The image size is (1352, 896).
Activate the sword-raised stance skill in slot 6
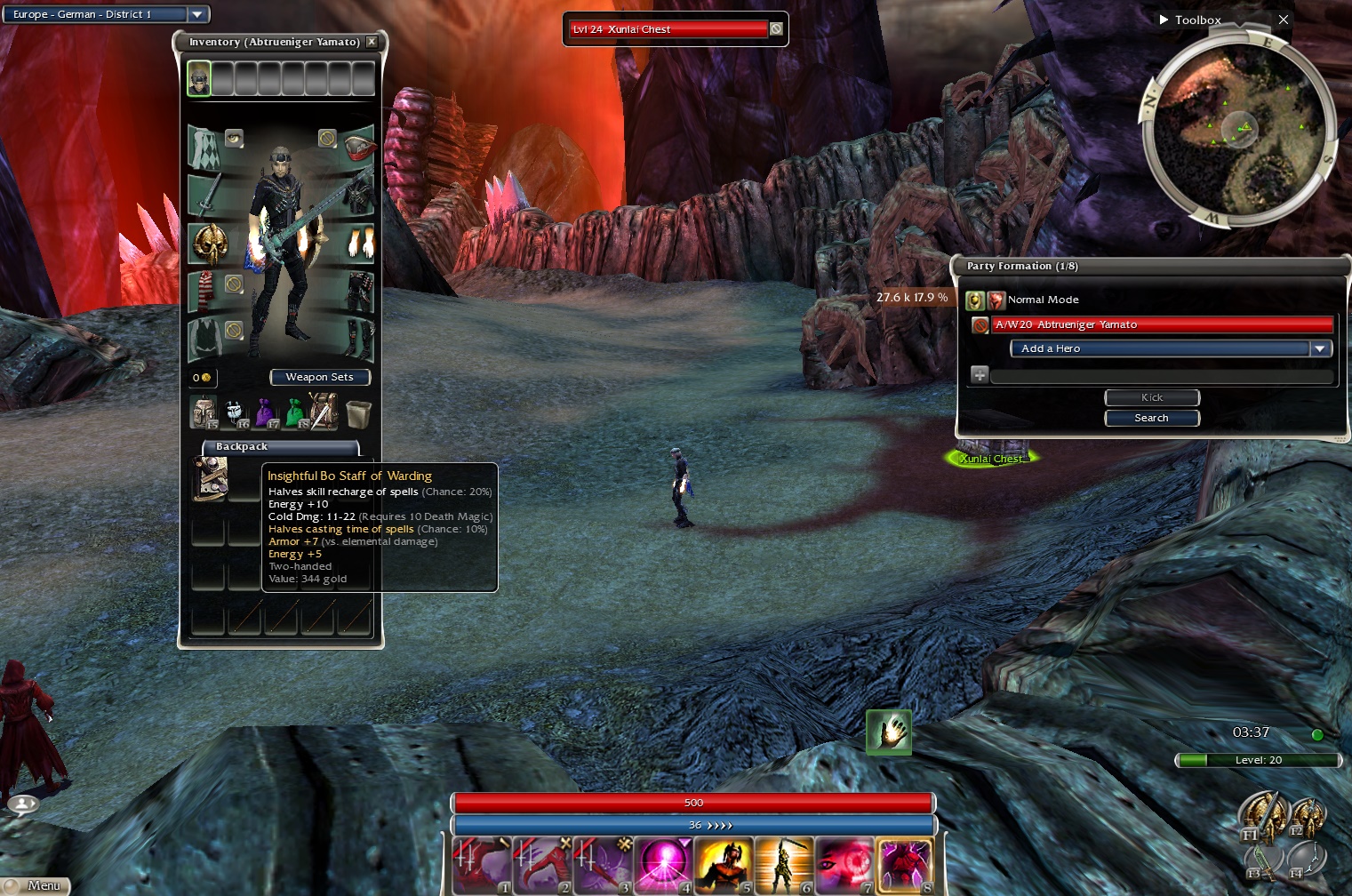784,865
